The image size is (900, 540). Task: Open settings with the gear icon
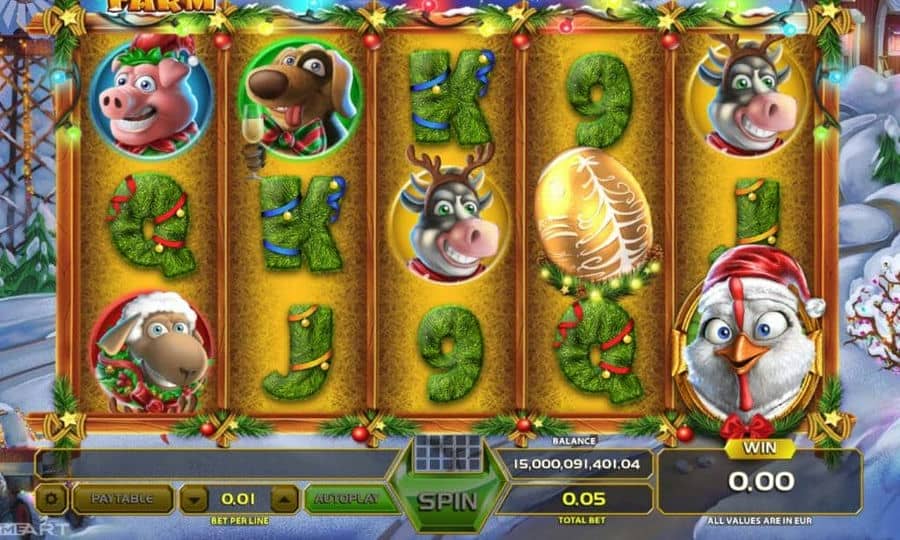[x=52, y=498]
